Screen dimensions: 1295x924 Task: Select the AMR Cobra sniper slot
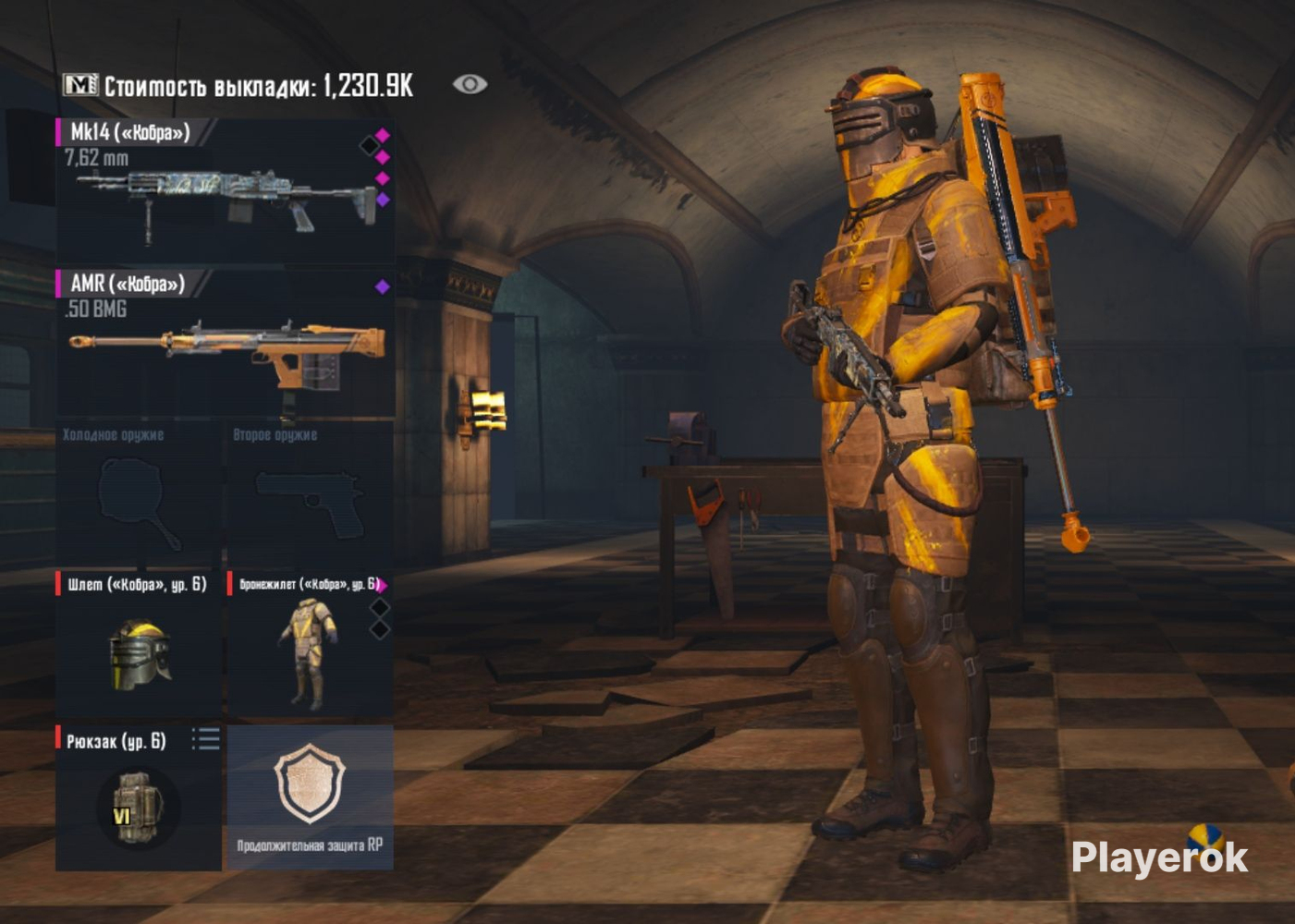[225, 344]
